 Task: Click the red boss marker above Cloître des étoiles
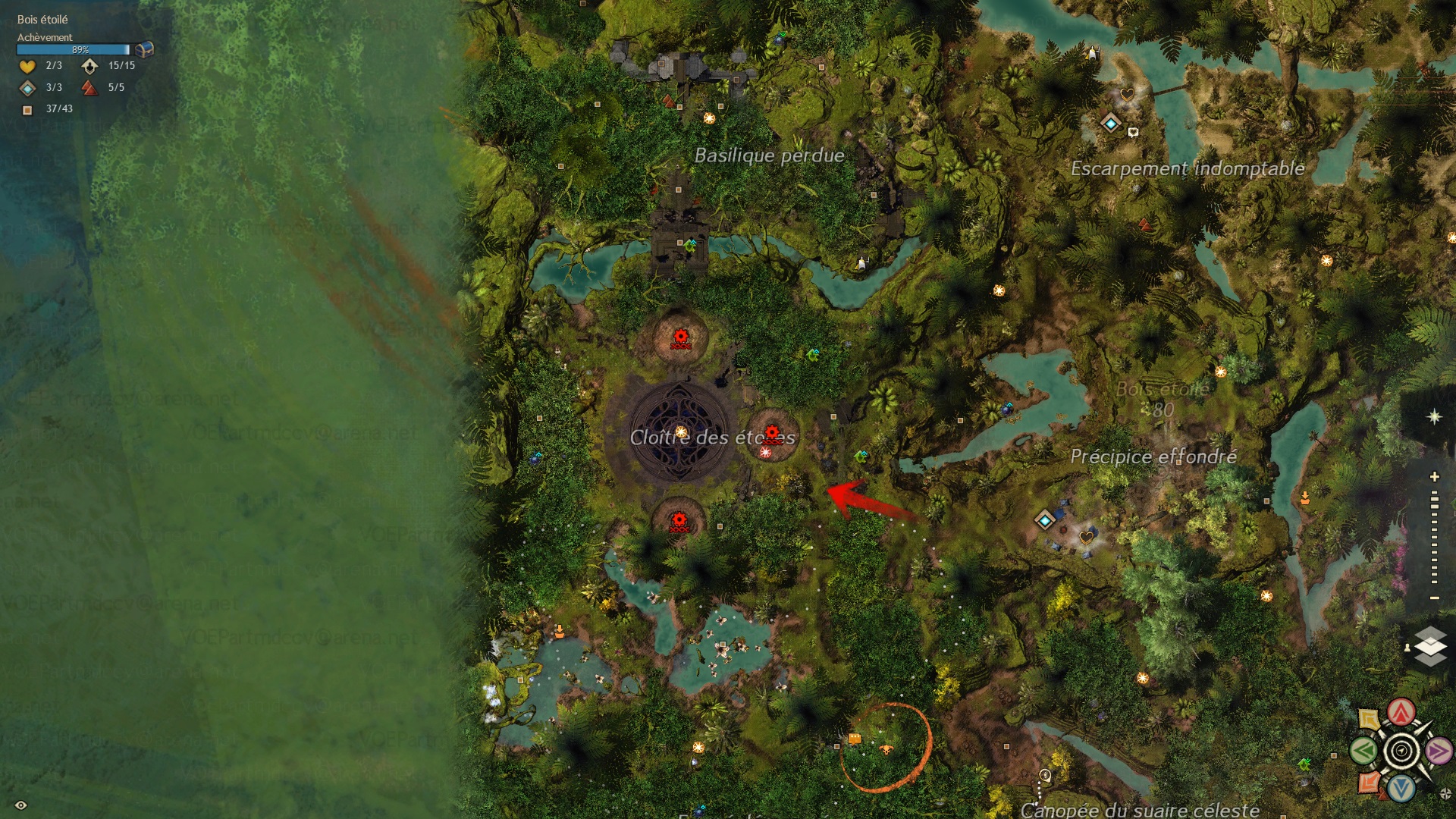(x=681, y=338)
